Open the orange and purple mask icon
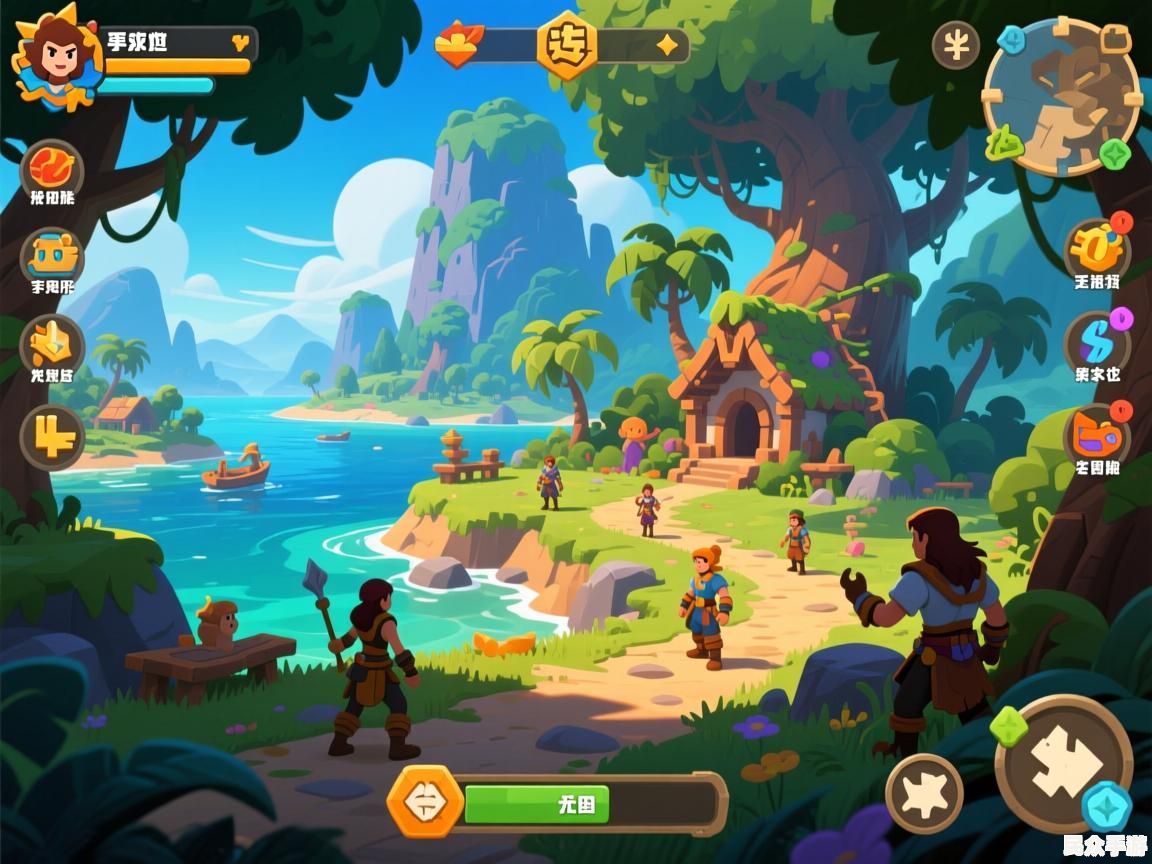Image resolution: width=1152 pixels, height=864 pixels. tap(1096, 436)
